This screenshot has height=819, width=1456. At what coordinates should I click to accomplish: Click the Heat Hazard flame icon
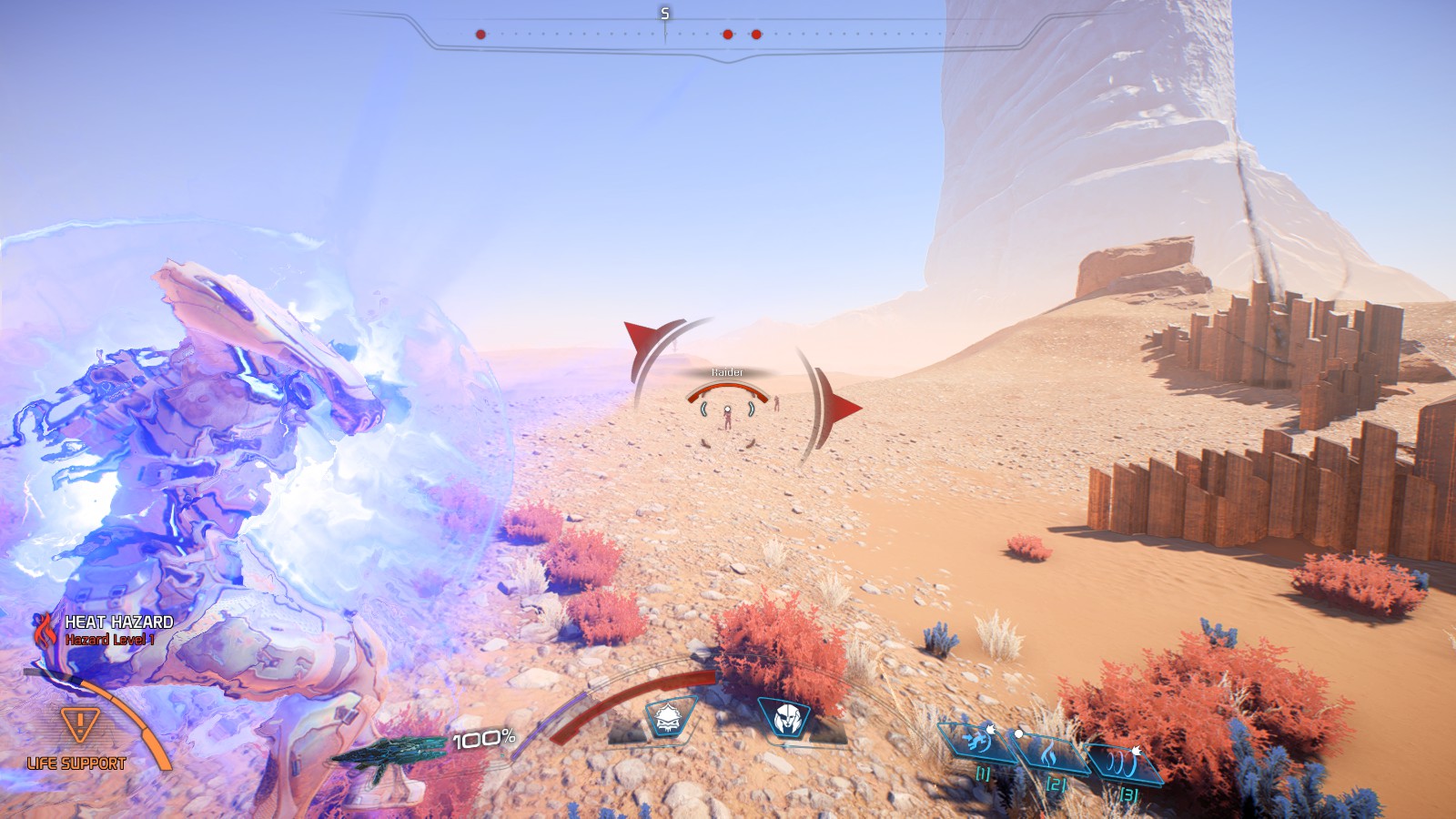(x=45, y=629)
